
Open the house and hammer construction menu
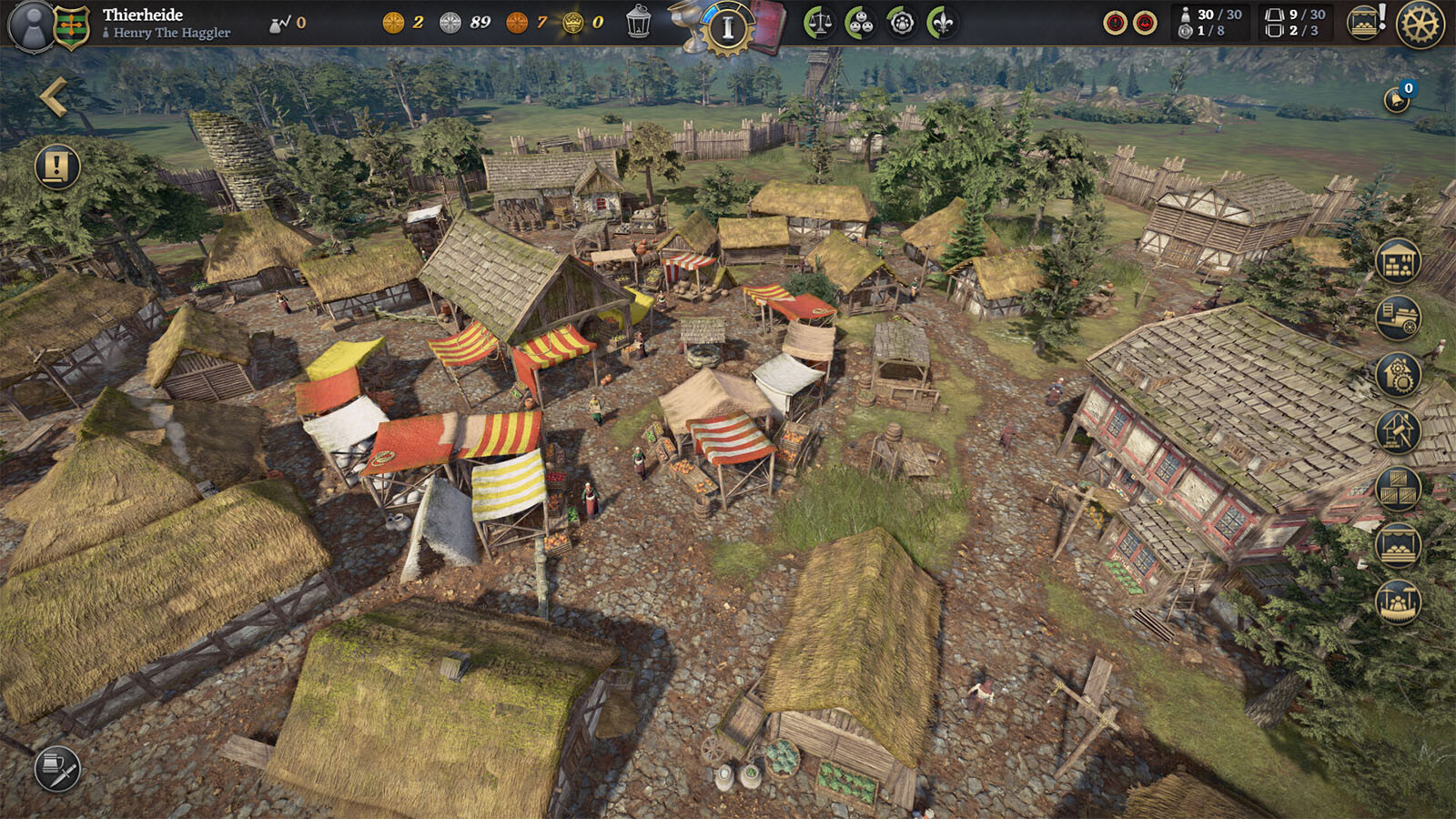(x=1398, y=431)
